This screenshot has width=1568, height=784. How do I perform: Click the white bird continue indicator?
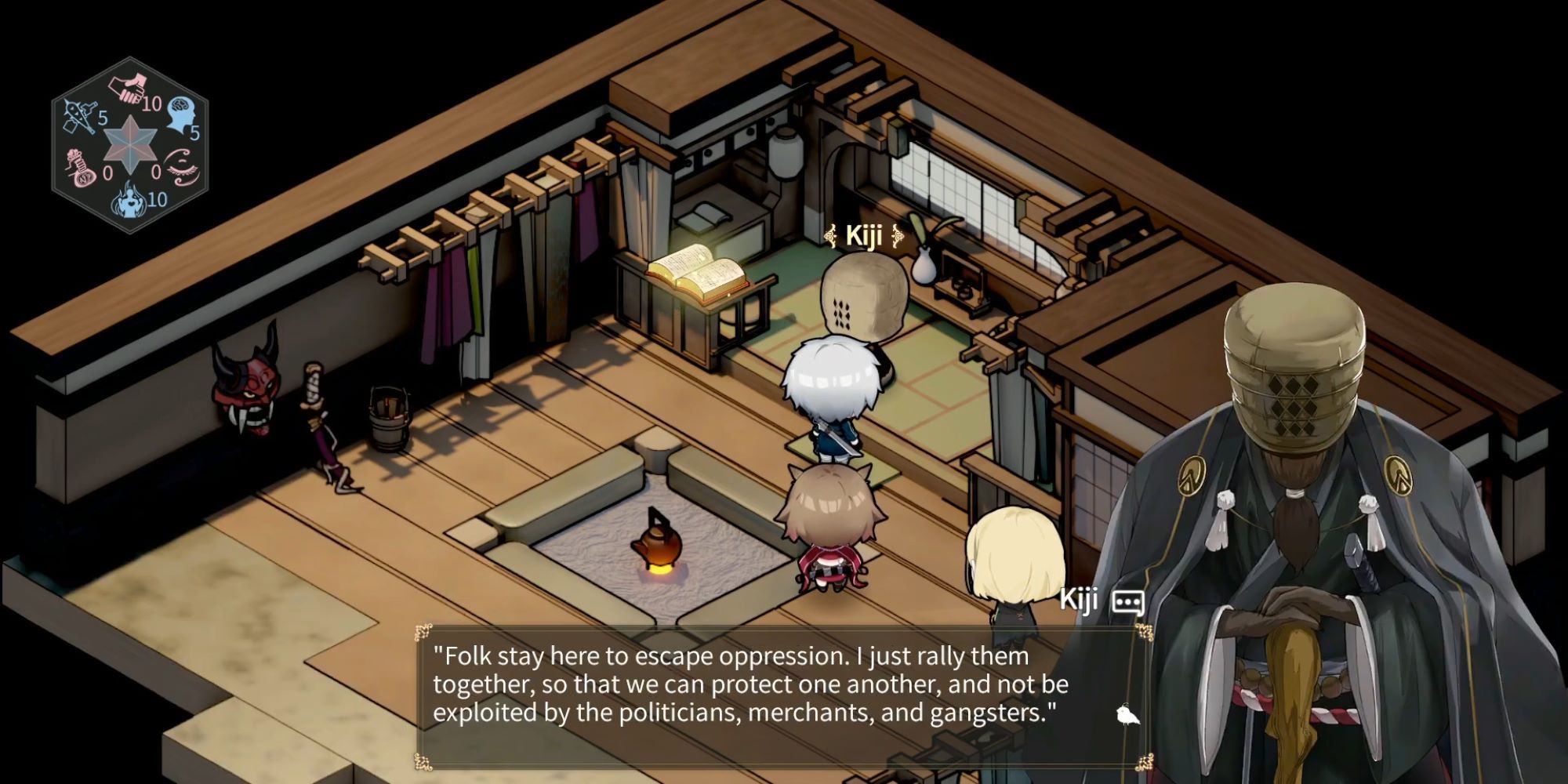(x=1127, y=715)
